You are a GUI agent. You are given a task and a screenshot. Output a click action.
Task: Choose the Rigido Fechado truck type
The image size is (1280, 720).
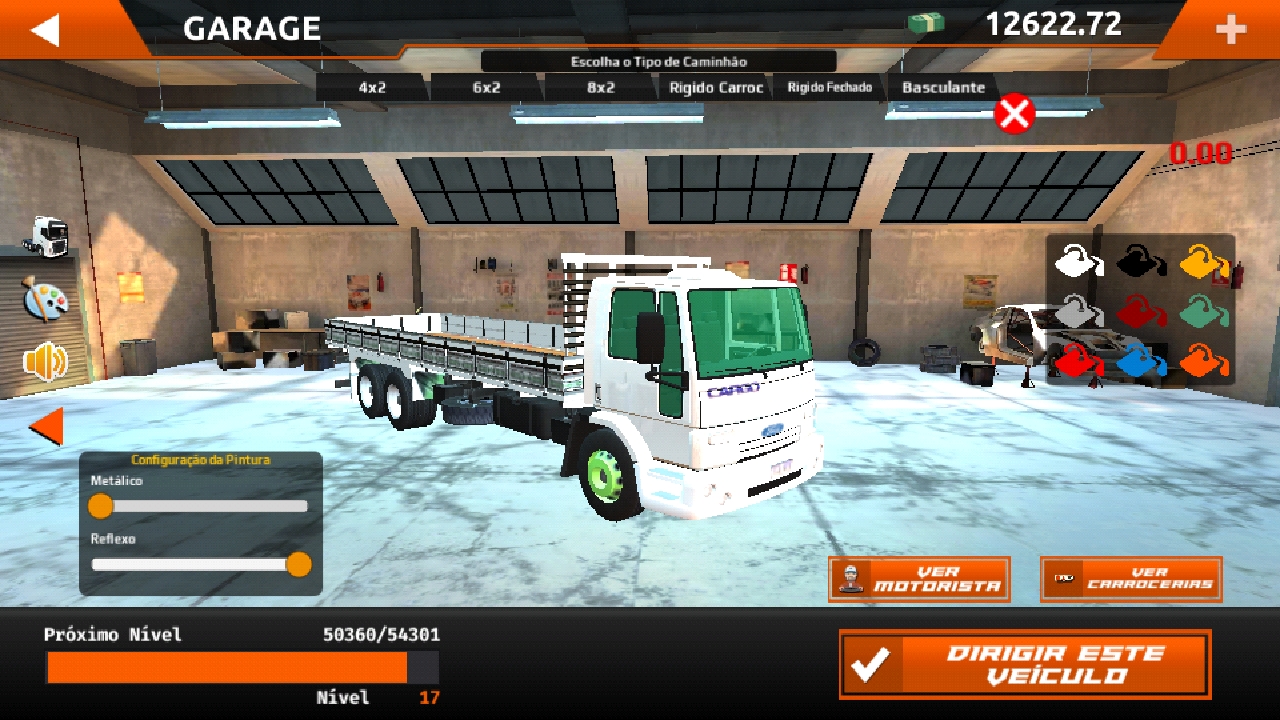click(829, 88)
